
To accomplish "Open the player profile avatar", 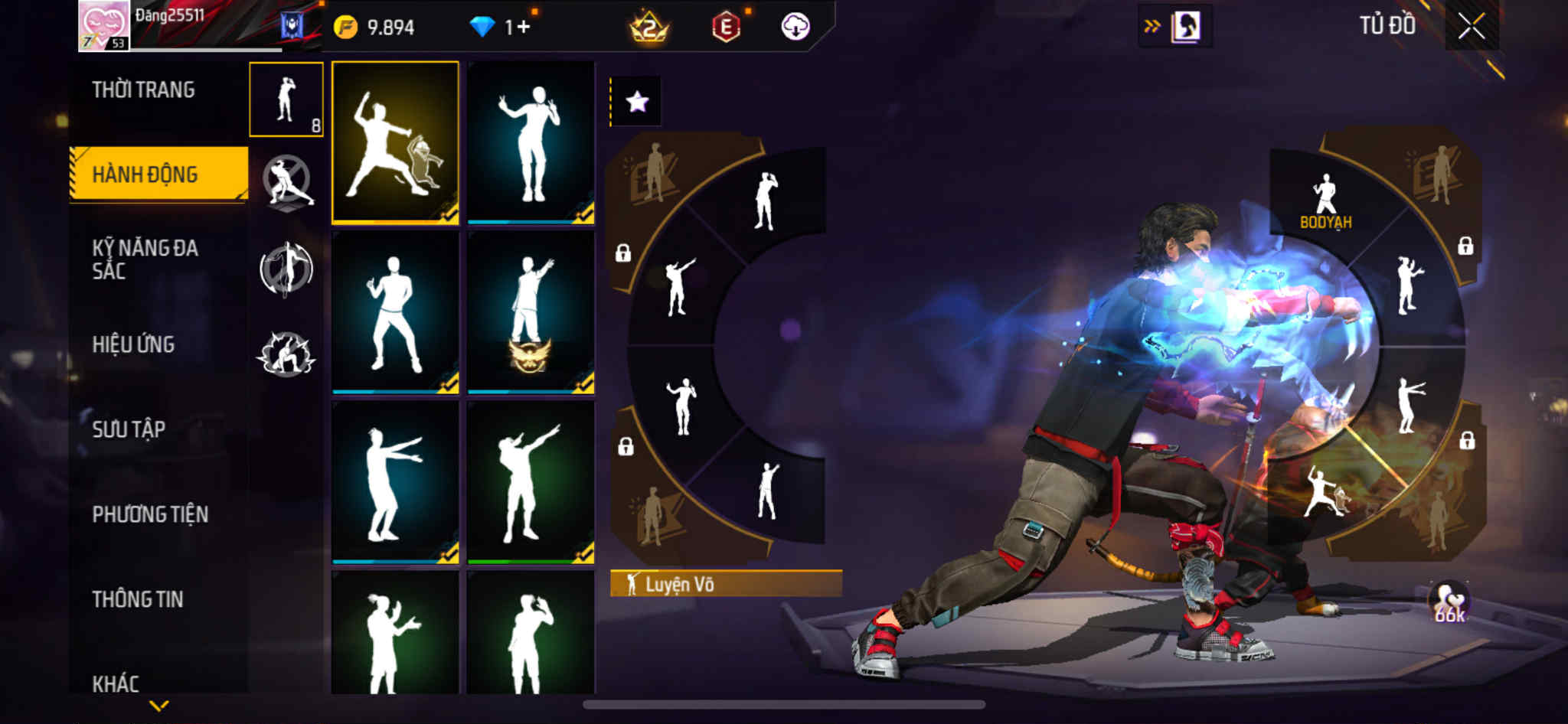I will 104,26.
